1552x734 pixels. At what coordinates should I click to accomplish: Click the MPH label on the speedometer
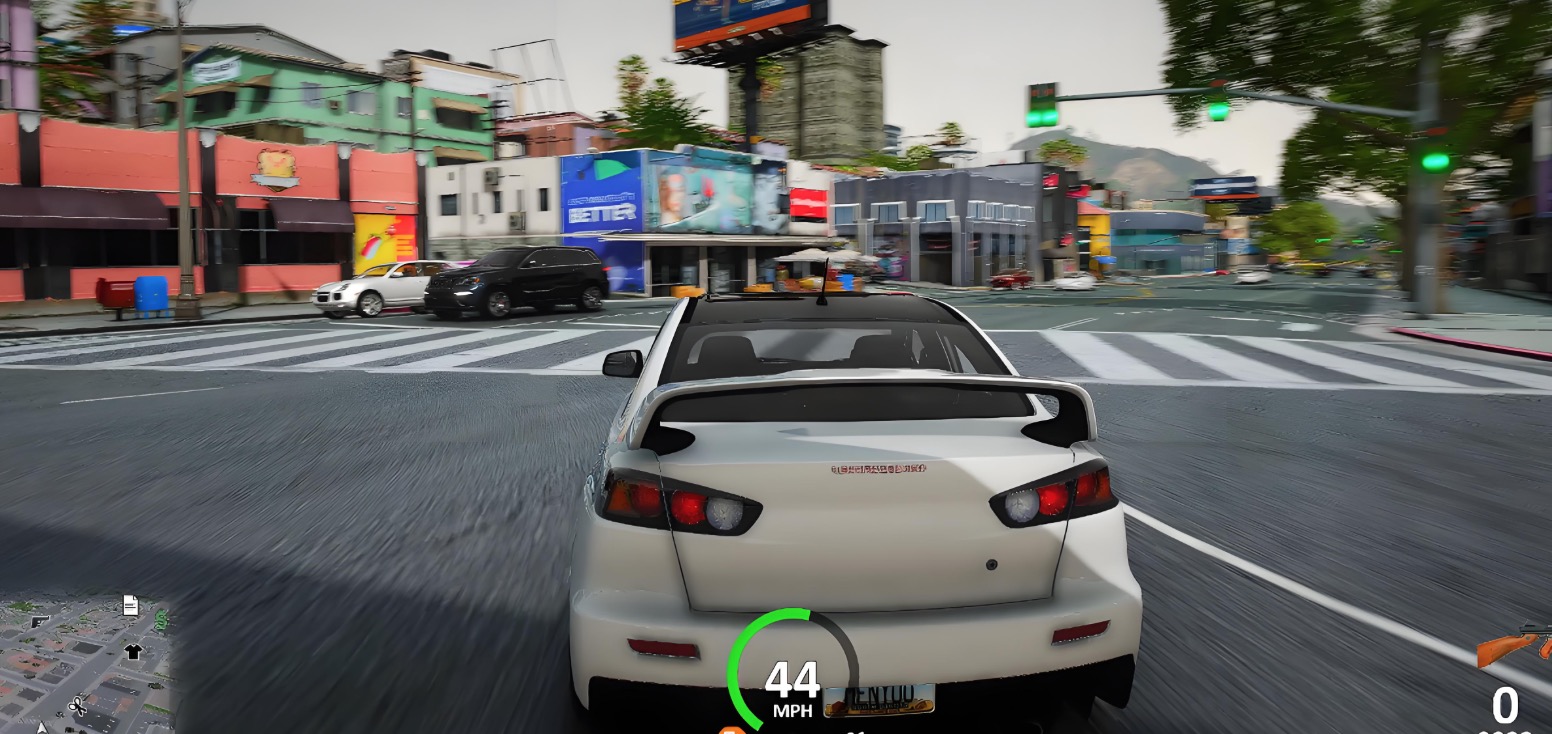(794, 710)
